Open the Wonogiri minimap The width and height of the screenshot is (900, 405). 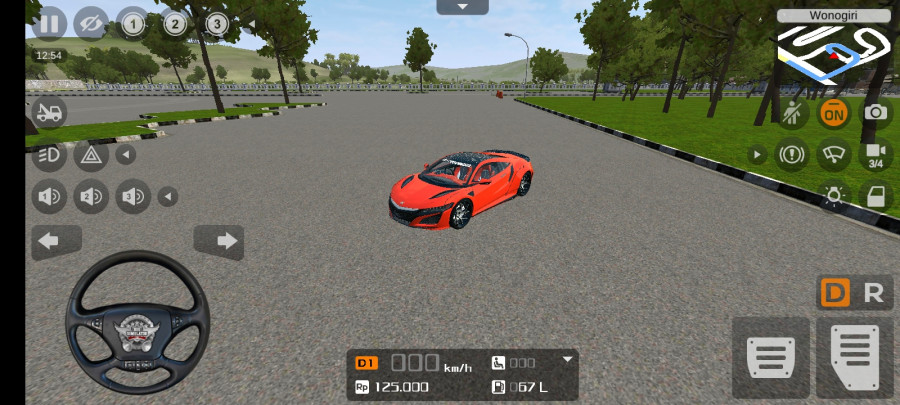833,46
